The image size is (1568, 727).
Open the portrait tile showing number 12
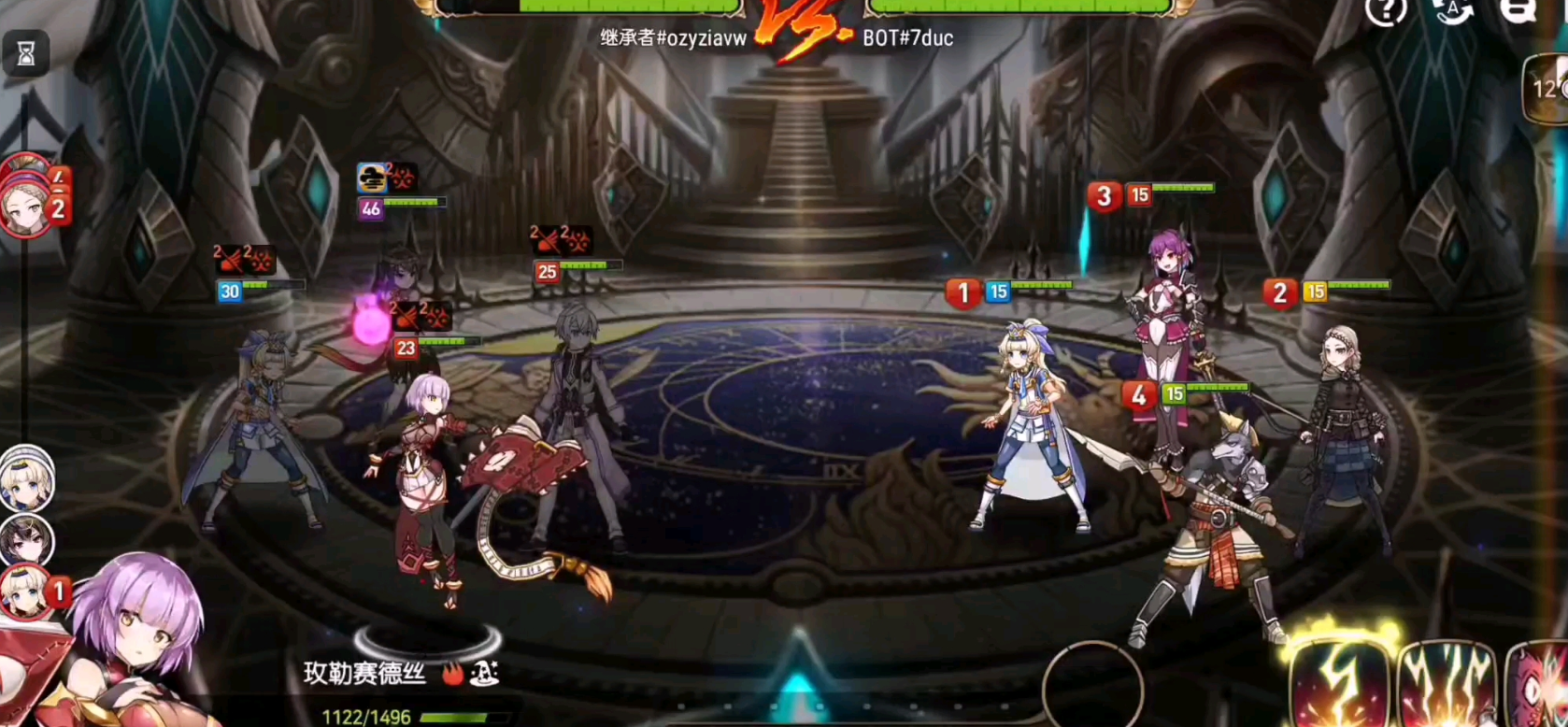point(1547,89)
